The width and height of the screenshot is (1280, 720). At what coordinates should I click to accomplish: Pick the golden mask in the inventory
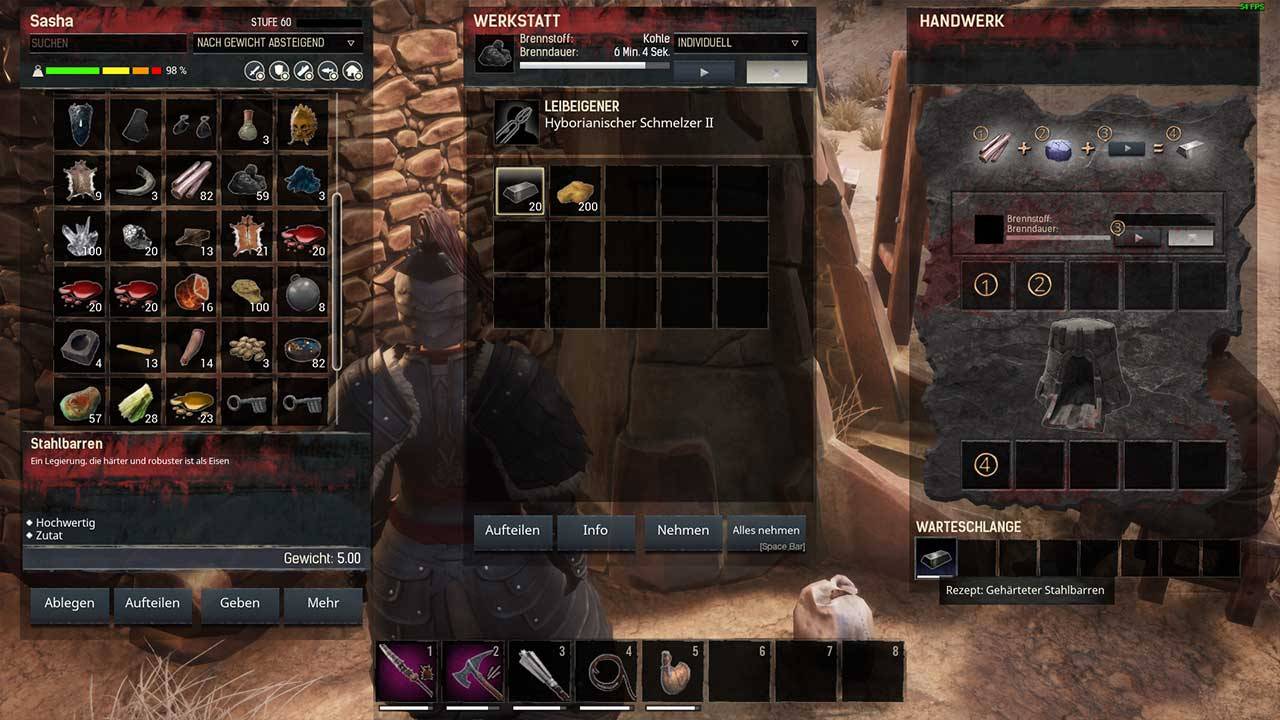point(302,124)
